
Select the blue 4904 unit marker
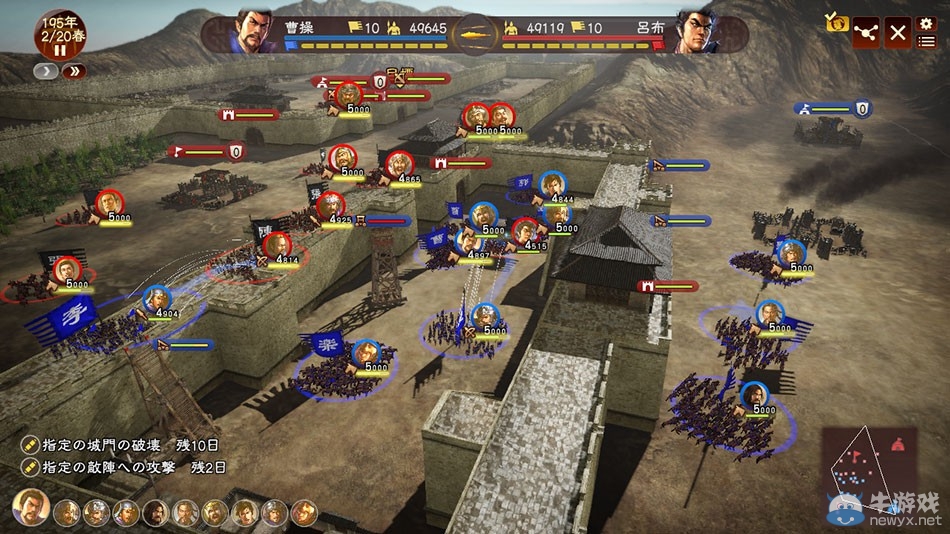156,300
